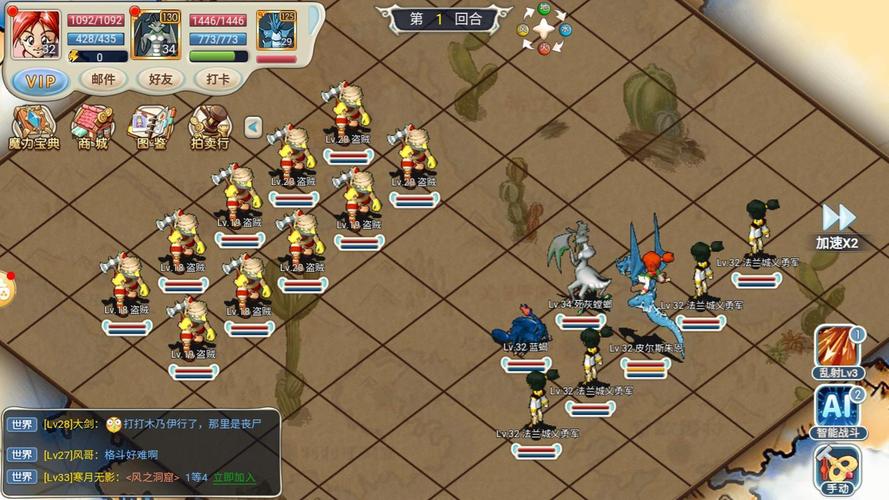Collapse the icon row with the blue arrow
This screenshot has height=500, width=889.
coord(253,127)
